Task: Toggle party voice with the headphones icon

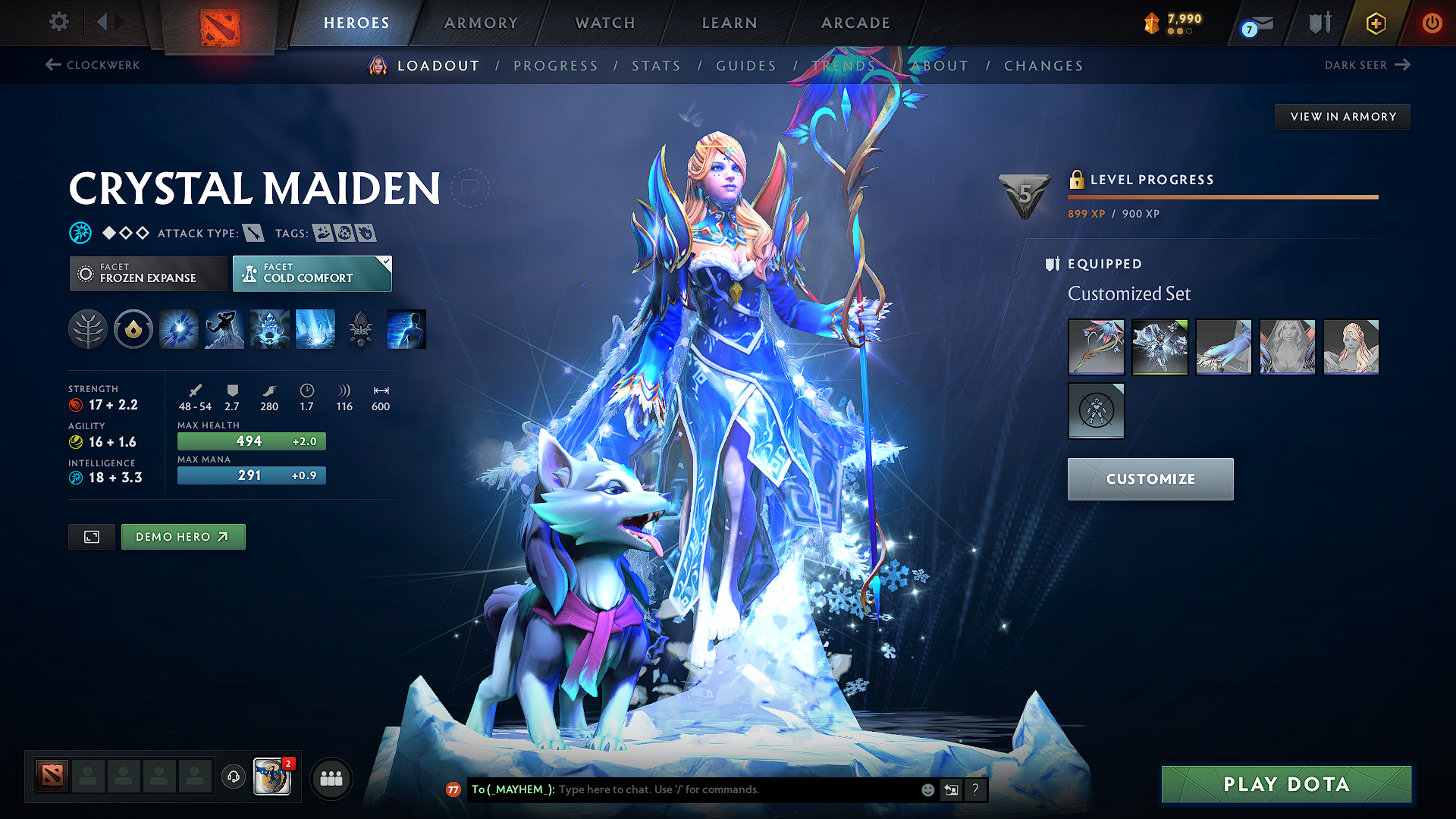Action: (233, 778)
